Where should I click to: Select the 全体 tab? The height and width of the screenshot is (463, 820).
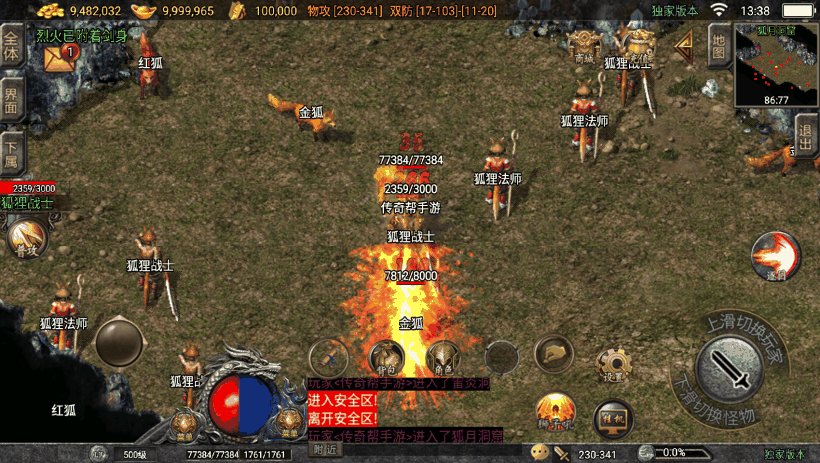click(12, 45)
